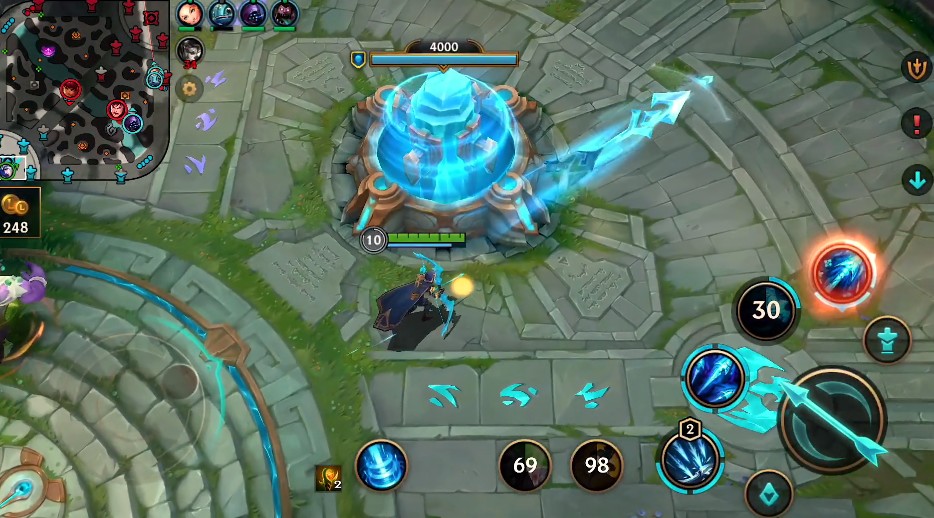
Task: Use the Volley ability with 2 charges
Action: [x=689, y=461]
